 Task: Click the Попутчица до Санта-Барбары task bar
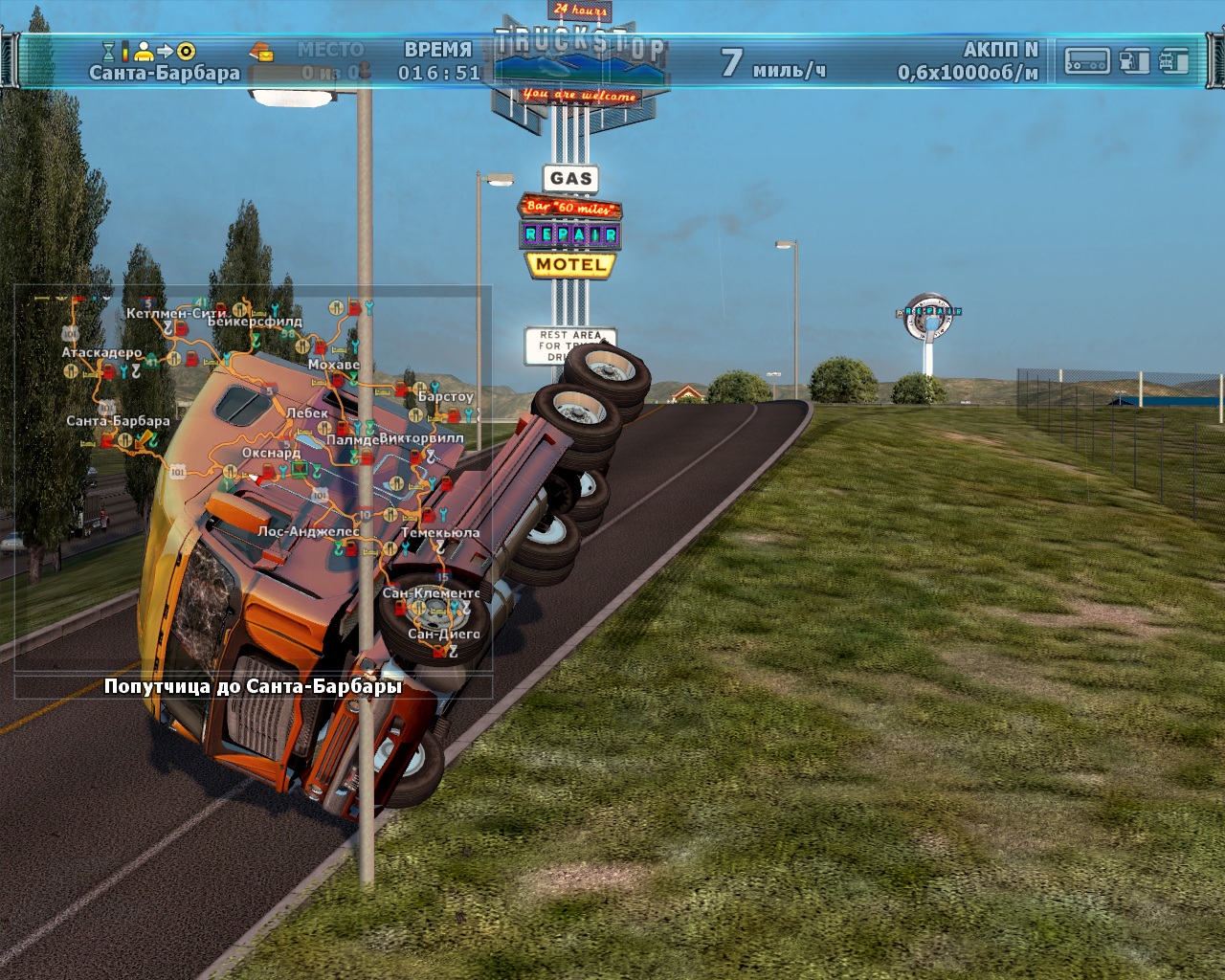(253, 686)
